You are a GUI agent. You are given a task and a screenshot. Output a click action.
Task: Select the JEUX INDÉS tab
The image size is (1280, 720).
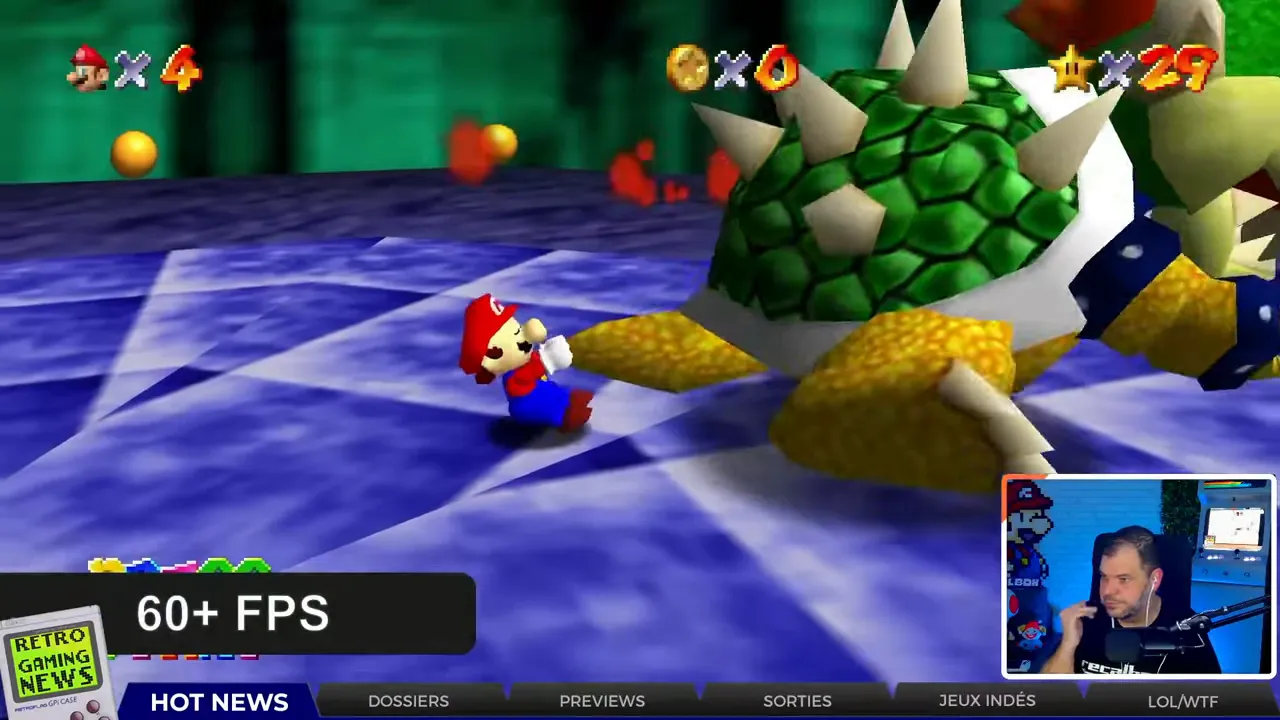click(x=987, y=701)
